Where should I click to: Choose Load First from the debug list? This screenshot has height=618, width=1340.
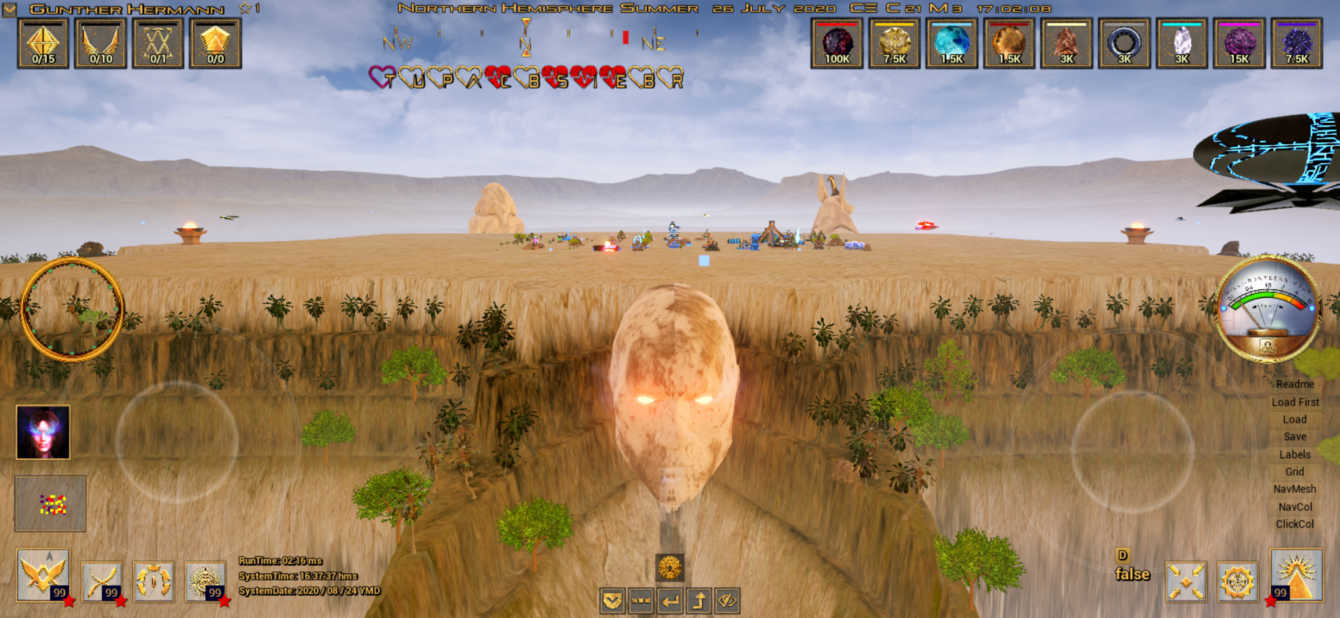[x=1295, y=402]
